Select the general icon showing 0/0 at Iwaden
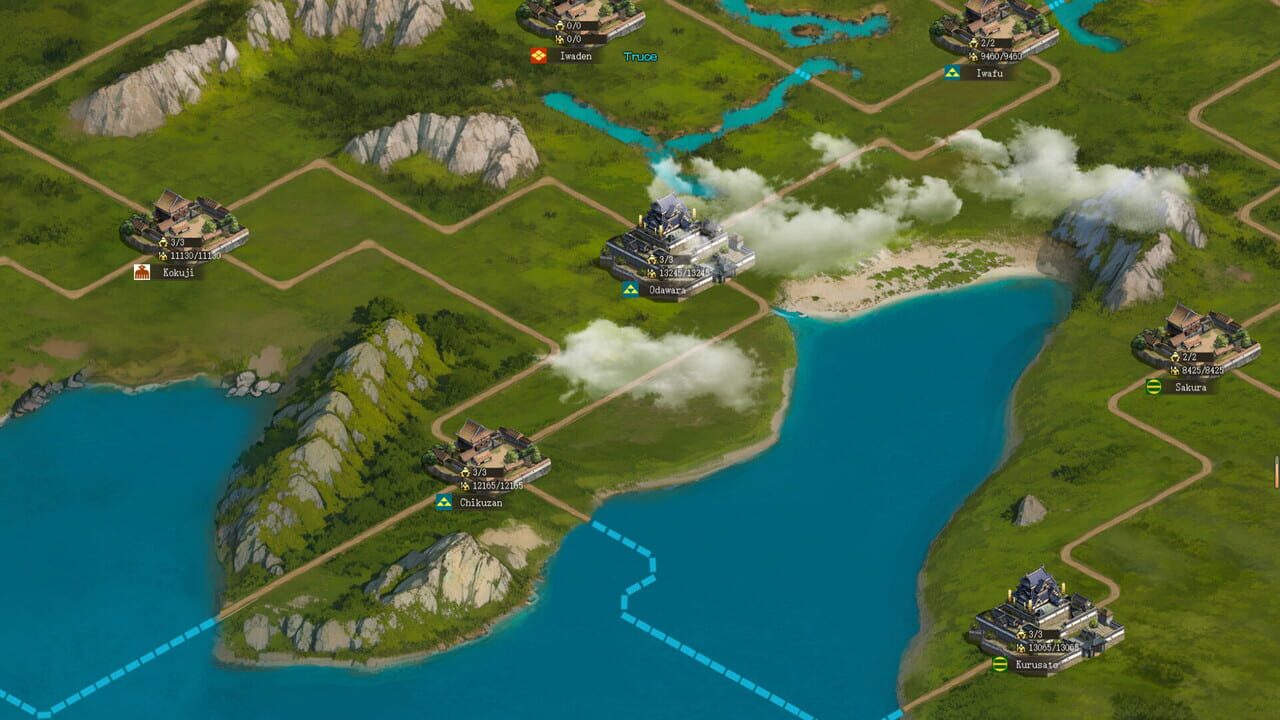Viewport: 1280px width, 720px height. tap(560, 25)
